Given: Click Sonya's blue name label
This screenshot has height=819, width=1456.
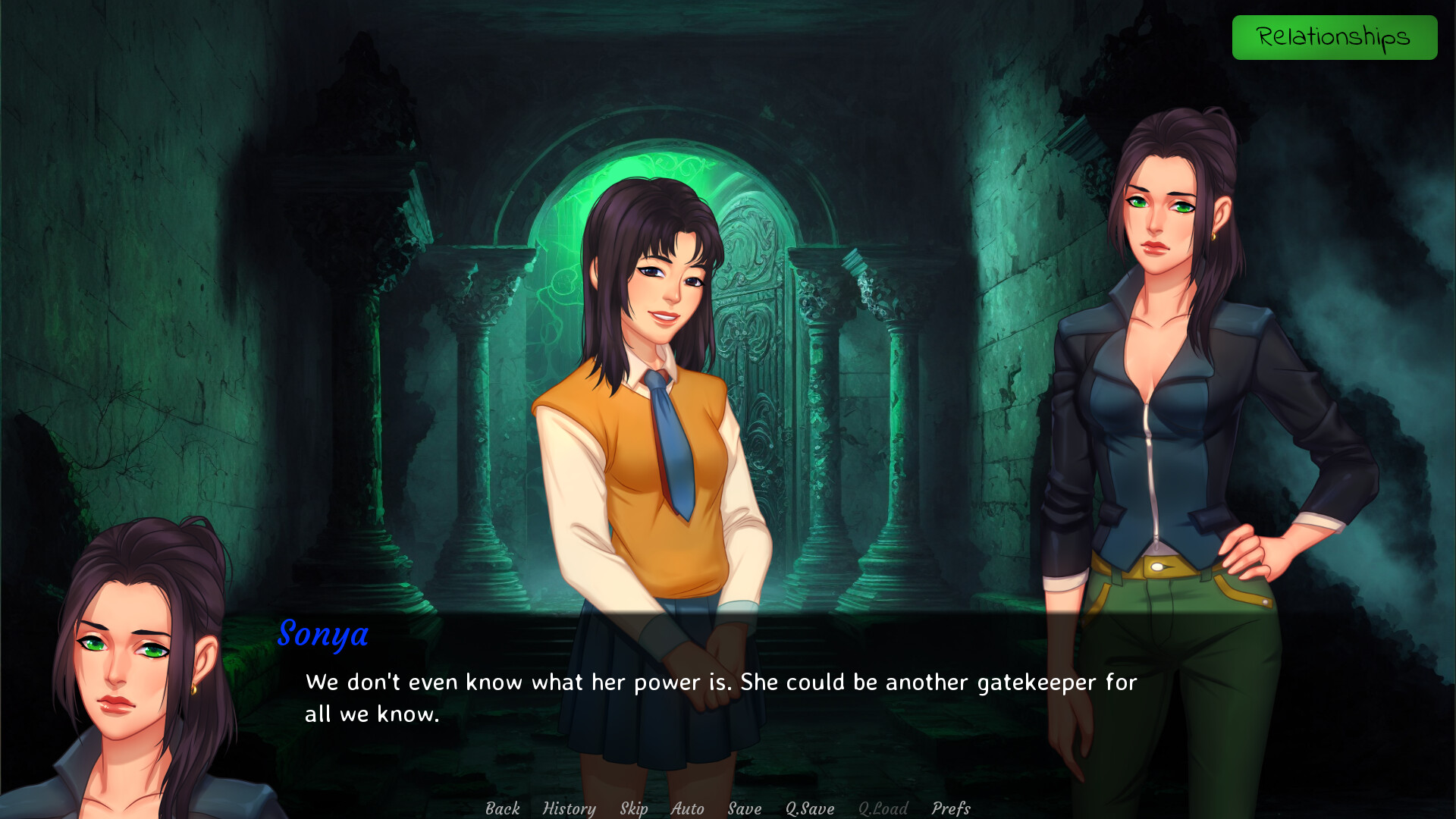Looking at the screenshot, I should tap(324, 635).
